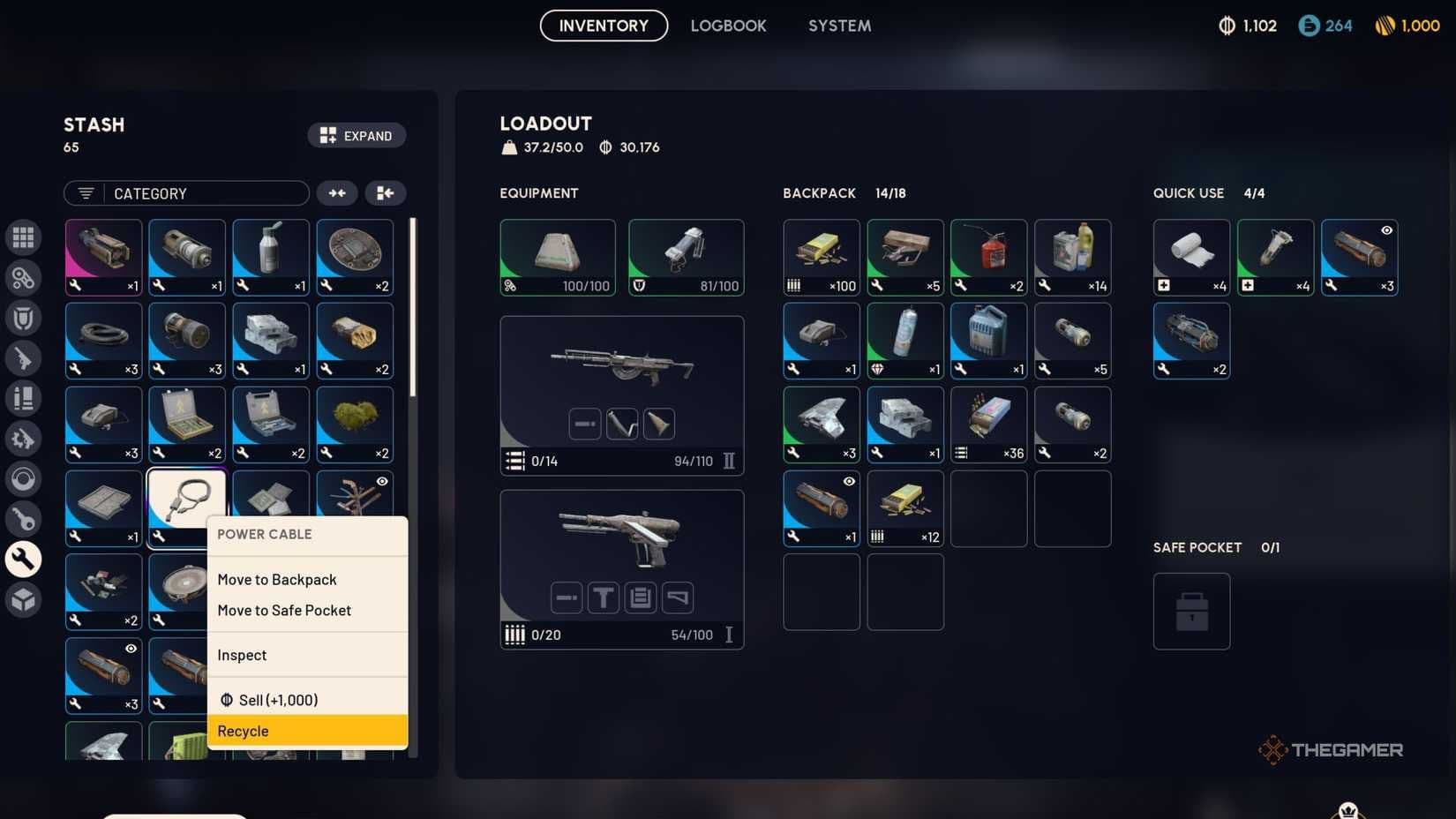Viewport: 1456px width, 819px height.
Task: Select the shield armor category filter
Action: pyautogui.click(x=24, y=318)
